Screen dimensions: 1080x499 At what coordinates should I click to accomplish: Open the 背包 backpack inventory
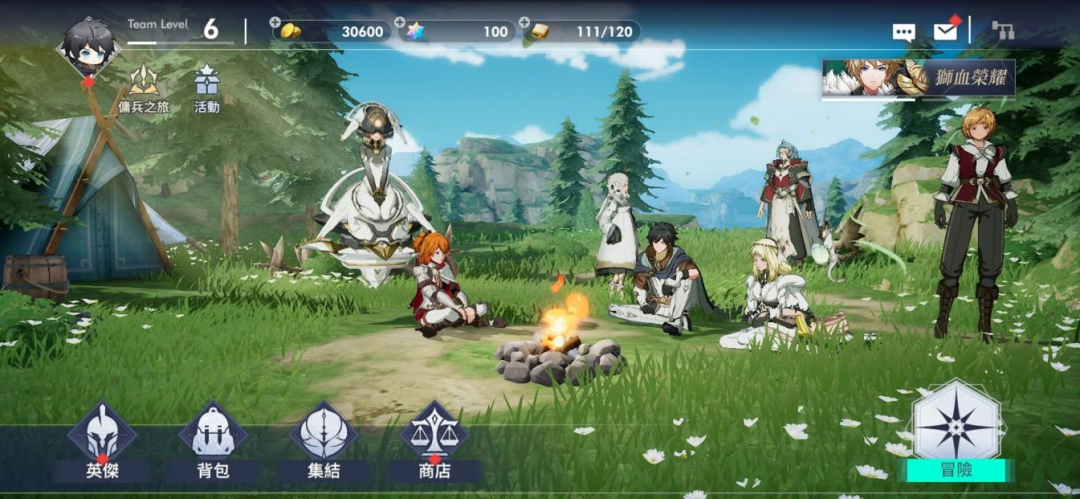(212, 442)
